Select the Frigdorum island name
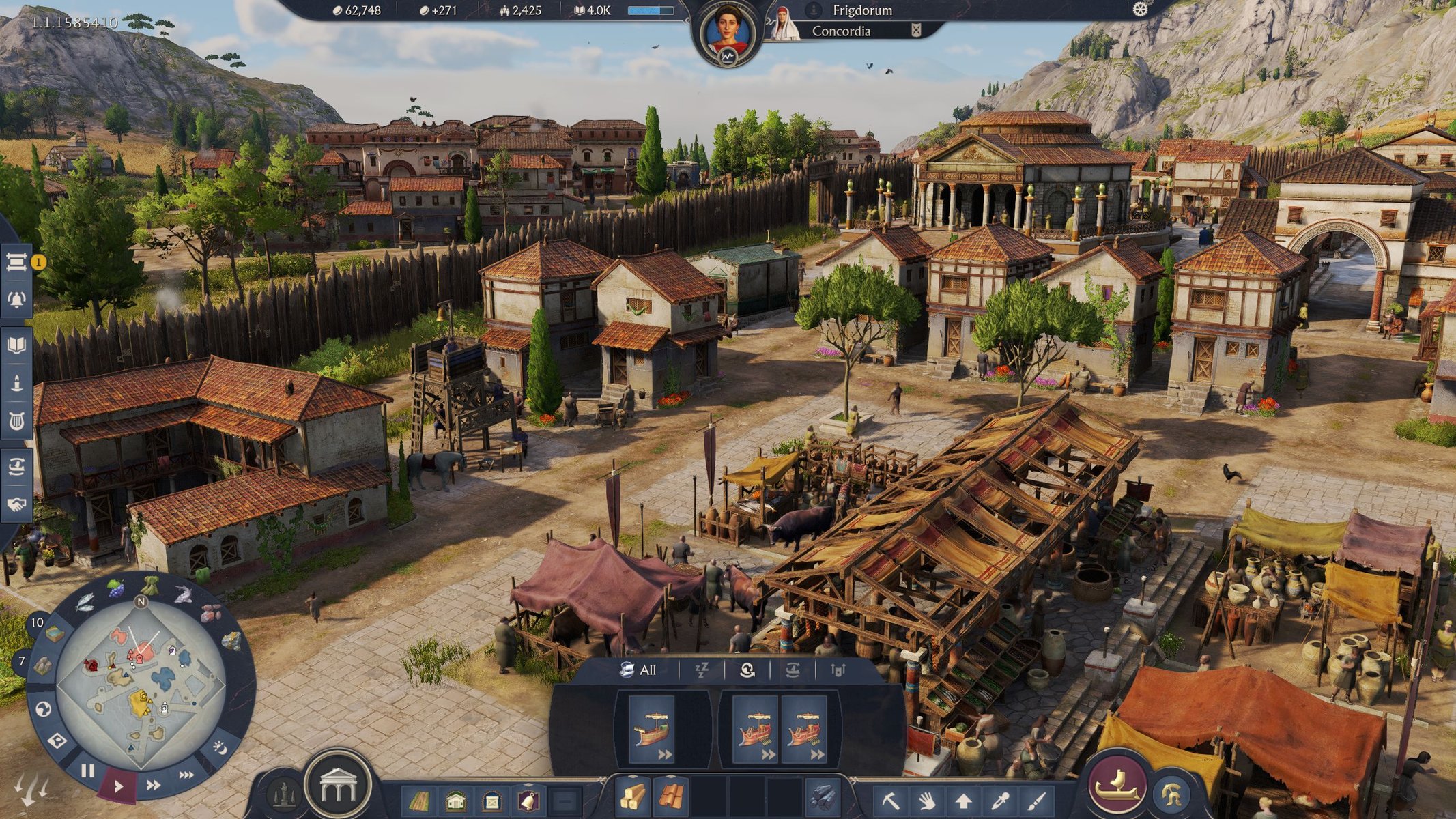The height and width of the screenshot is (819, 1456). (861, 10)
